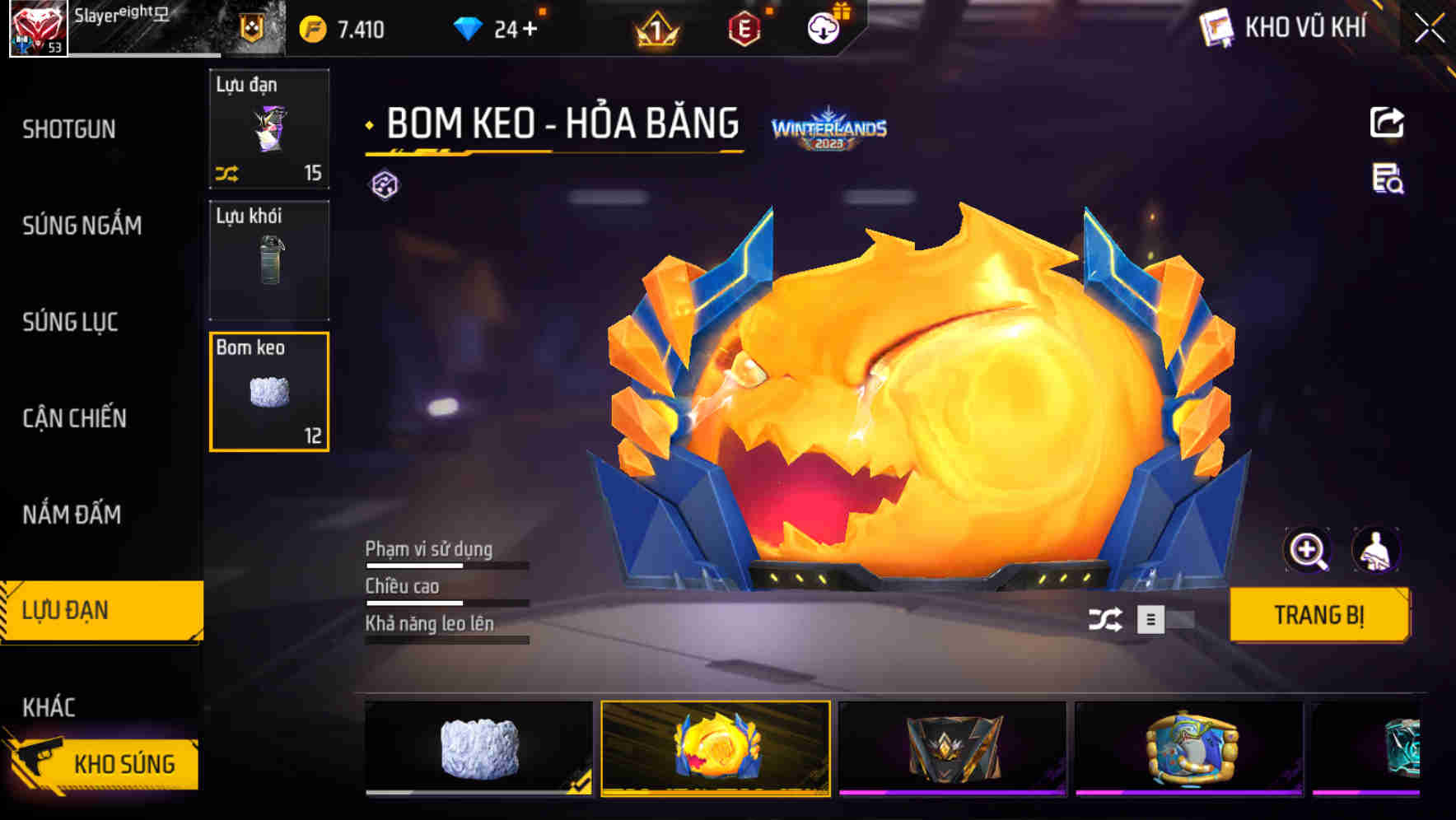
Task: Select the zoom-in magnifier above TRANG BỊ
Action: [1308, 550]
